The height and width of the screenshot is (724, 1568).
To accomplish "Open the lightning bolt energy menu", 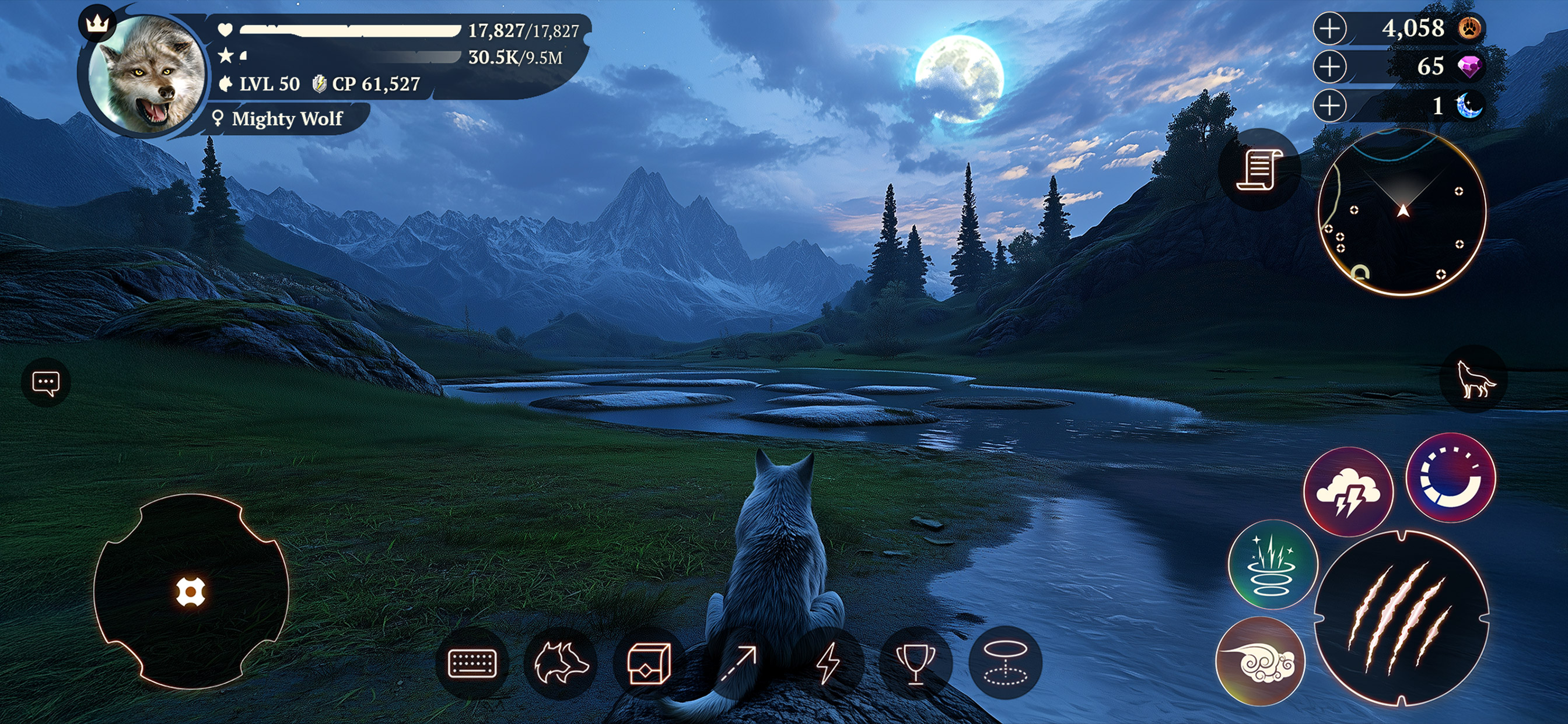I will [x=828, y=663].
